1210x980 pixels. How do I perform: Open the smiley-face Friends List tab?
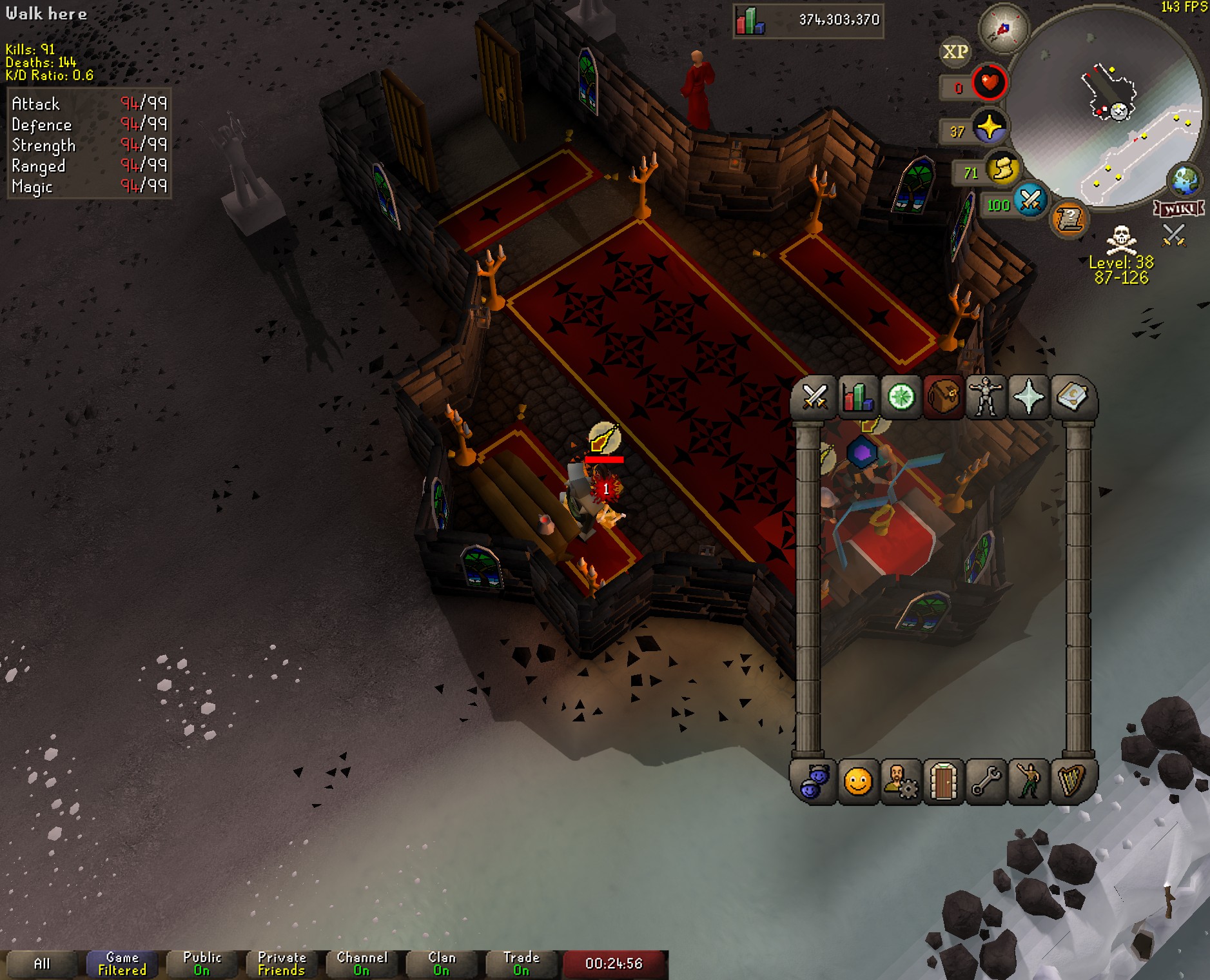coord(857,782)
